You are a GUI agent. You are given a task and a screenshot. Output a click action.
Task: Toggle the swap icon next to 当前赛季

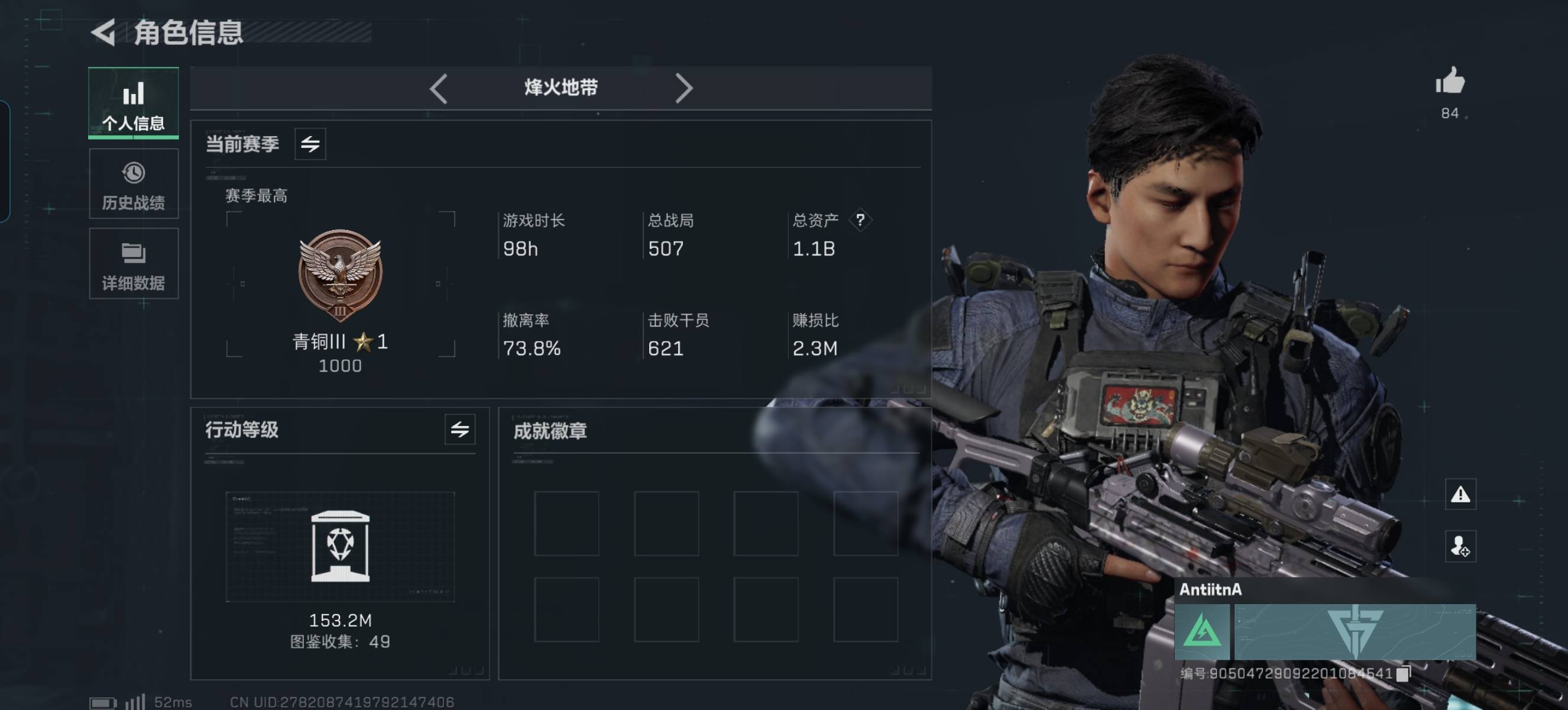pyautogui.click(x=310, y=144)
